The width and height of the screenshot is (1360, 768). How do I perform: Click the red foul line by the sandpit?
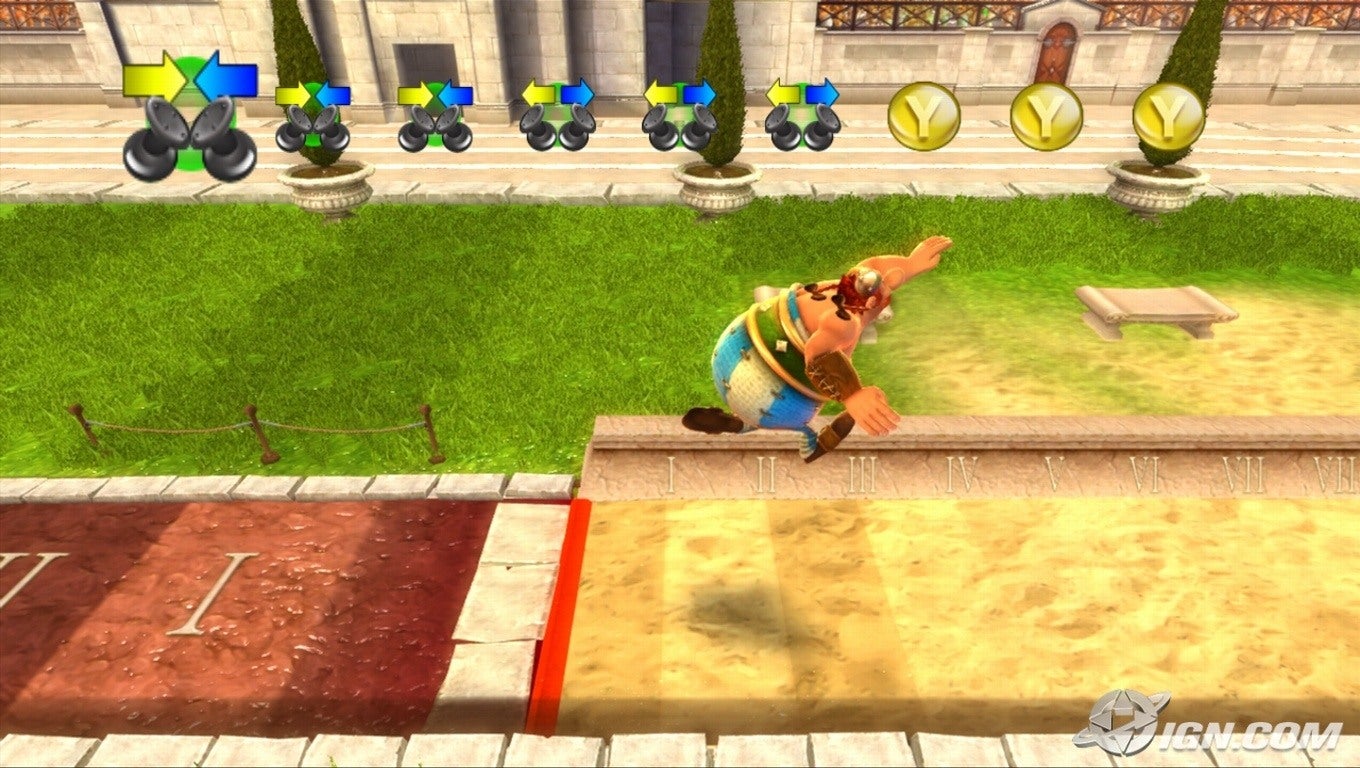(555, 600)
